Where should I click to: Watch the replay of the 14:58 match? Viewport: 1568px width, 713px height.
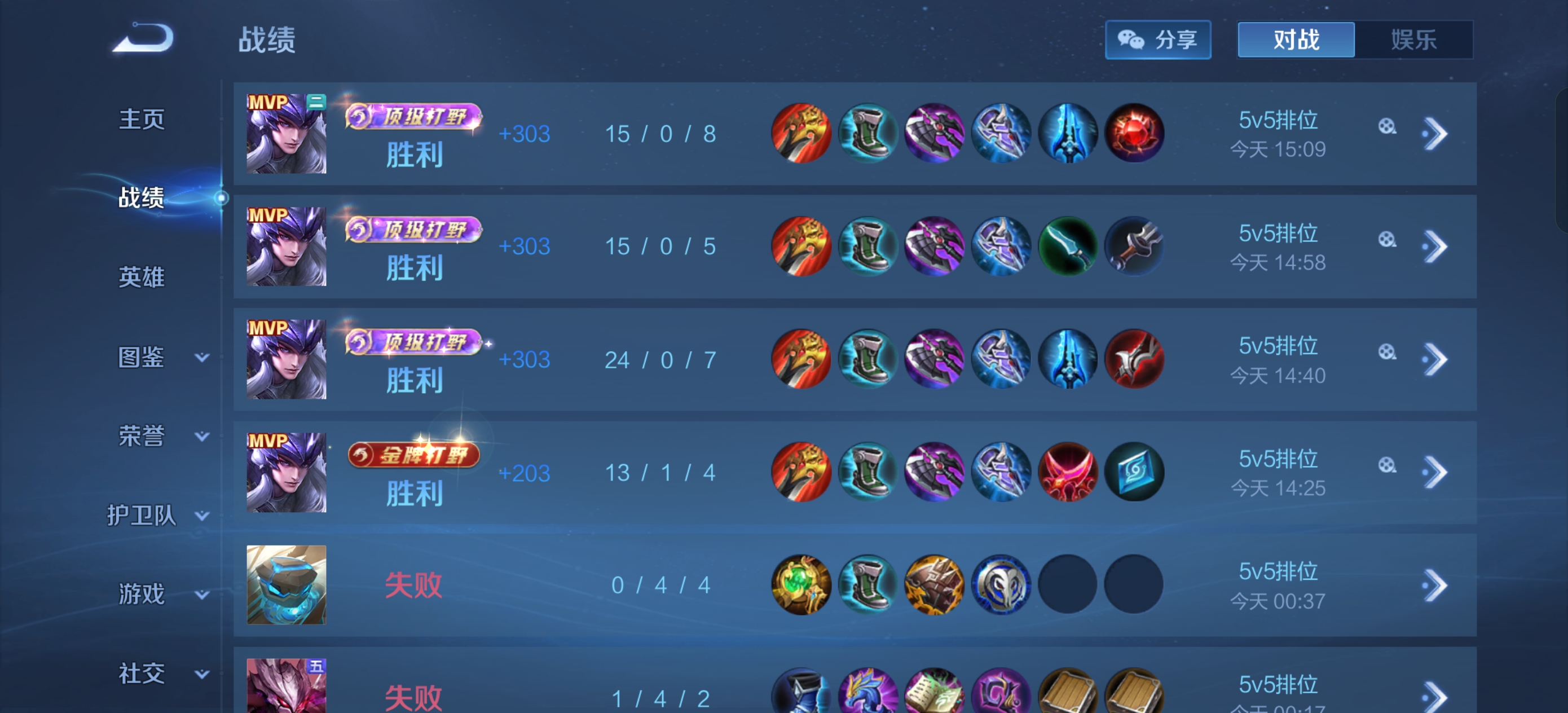point(1386,239)
